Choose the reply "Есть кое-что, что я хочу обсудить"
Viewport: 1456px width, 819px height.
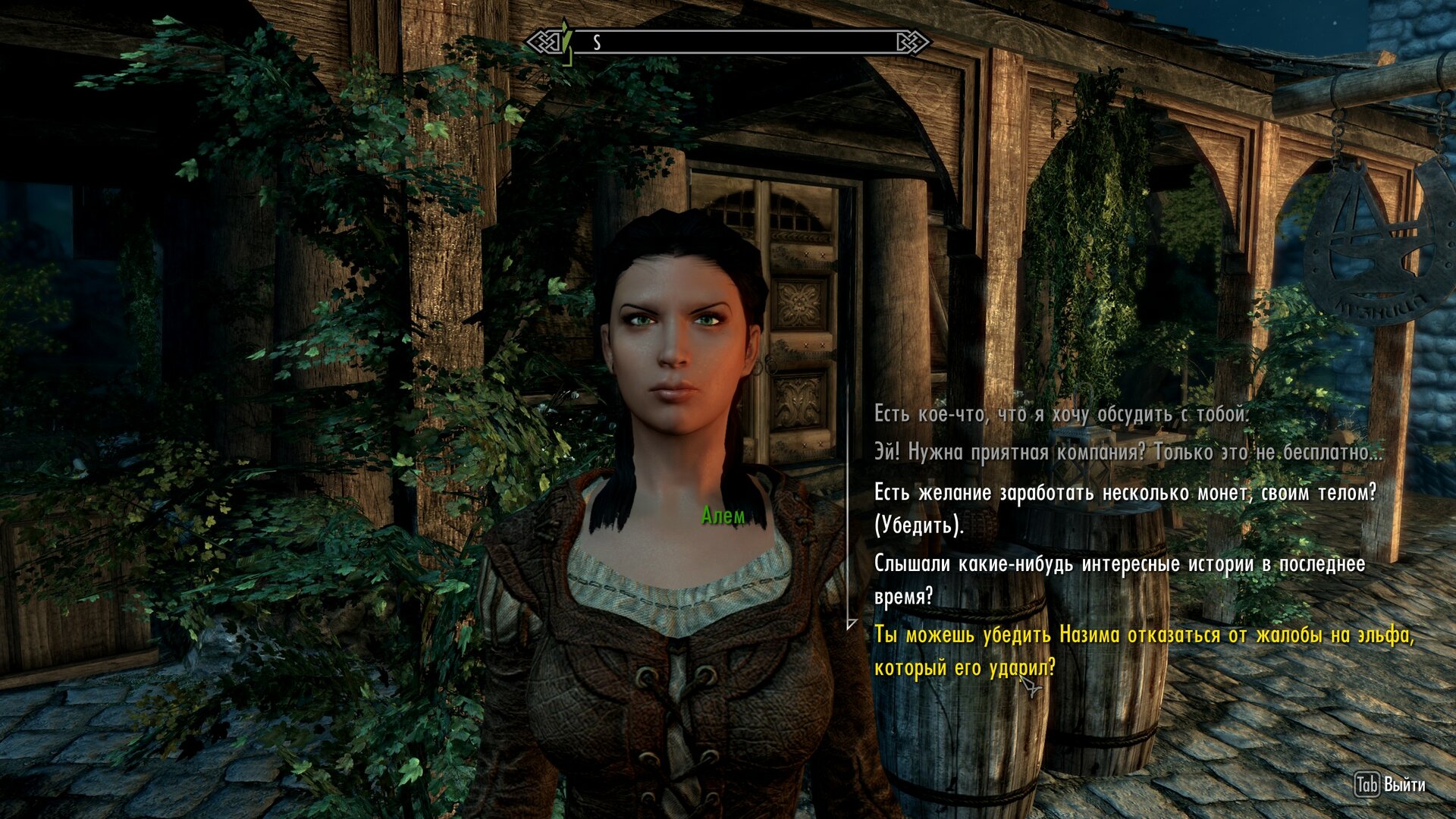1060,414
